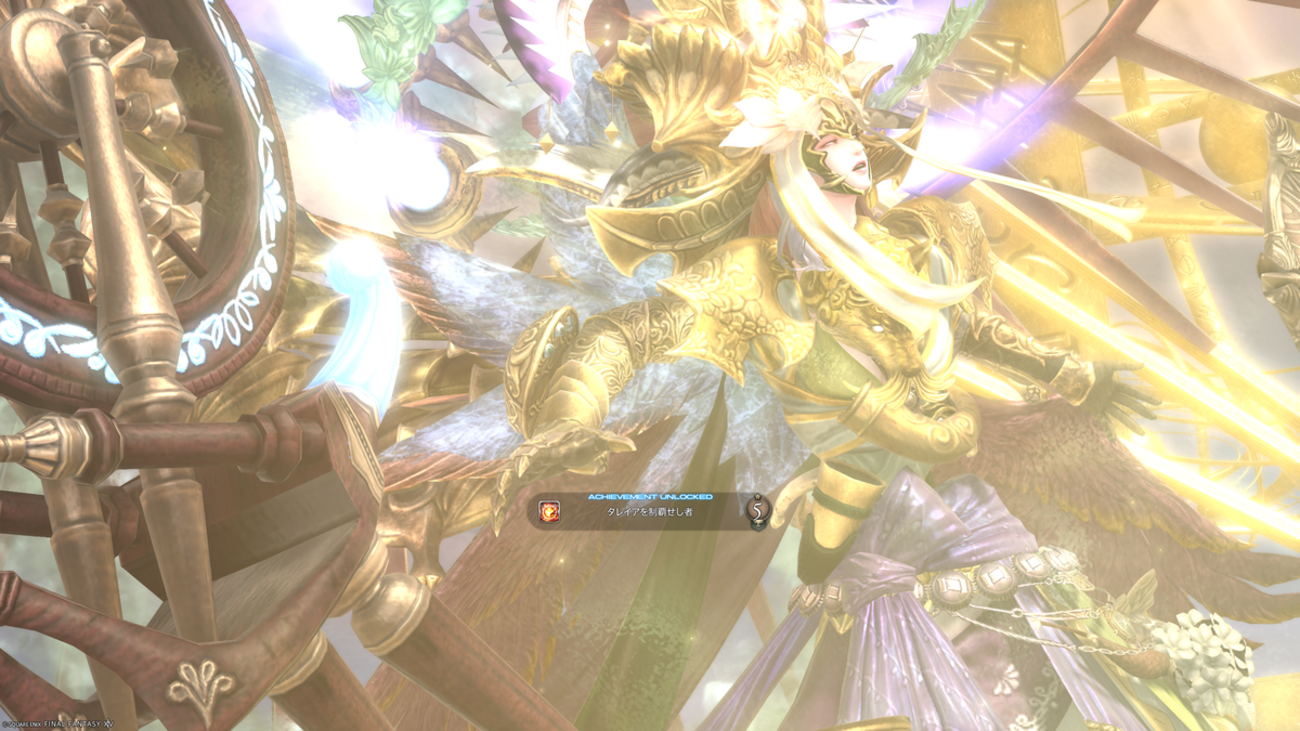1300x731 pixels.
Task: Open the Achievement Unlocked notification banner
Action: 649,511
